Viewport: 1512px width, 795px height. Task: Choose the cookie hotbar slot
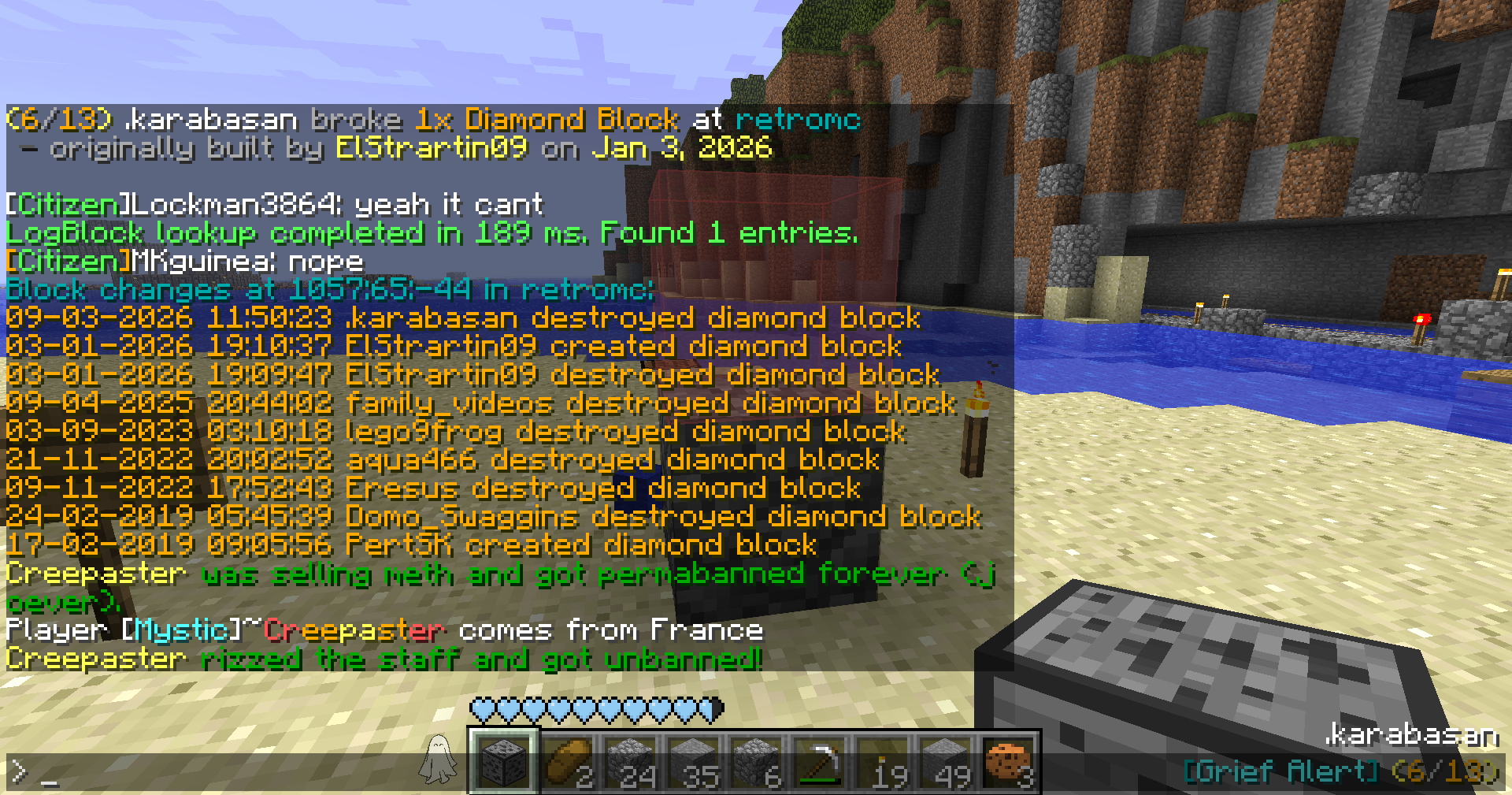point(1009,761)
